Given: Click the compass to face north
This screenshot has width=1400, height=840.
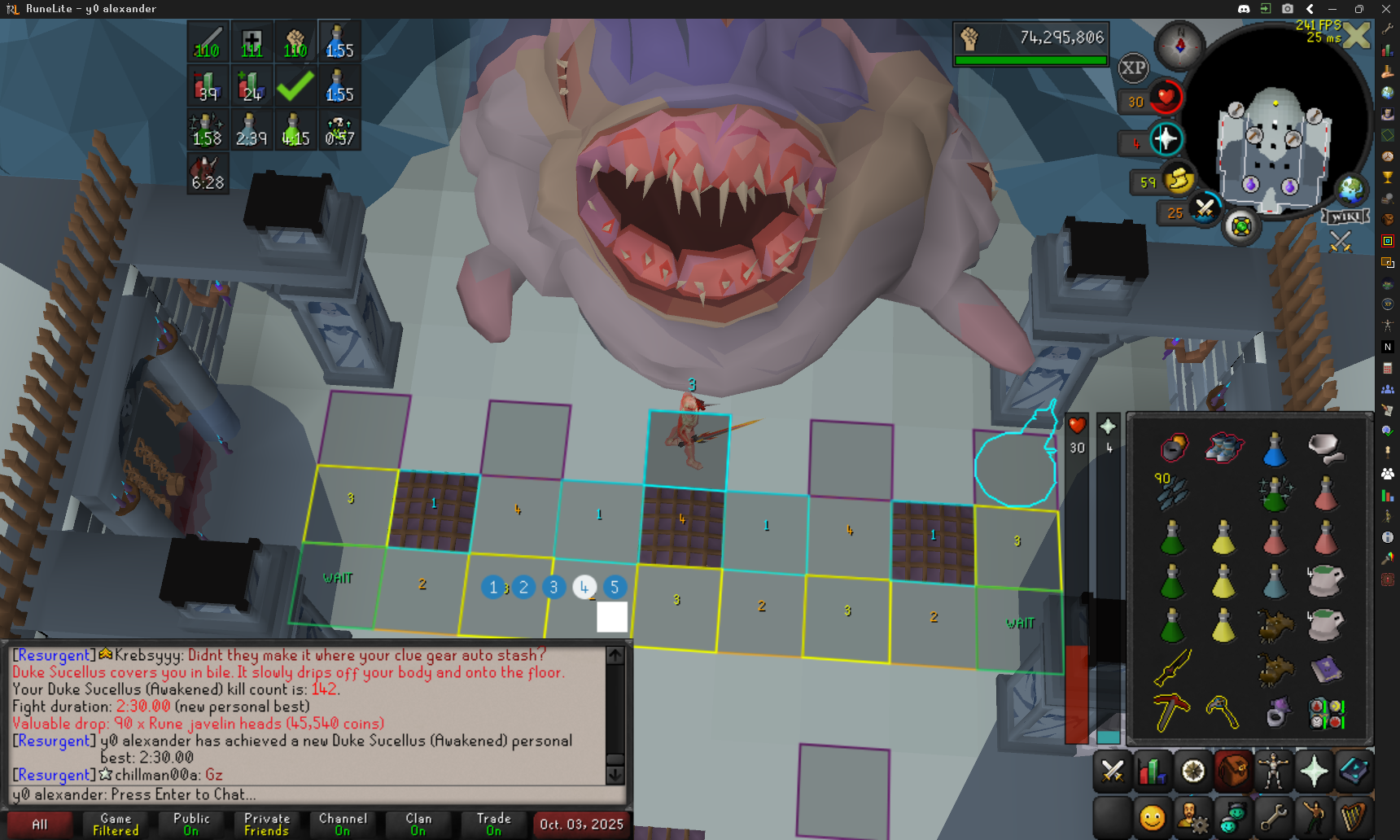Looking at the screenshot, I should (1180, 45).
